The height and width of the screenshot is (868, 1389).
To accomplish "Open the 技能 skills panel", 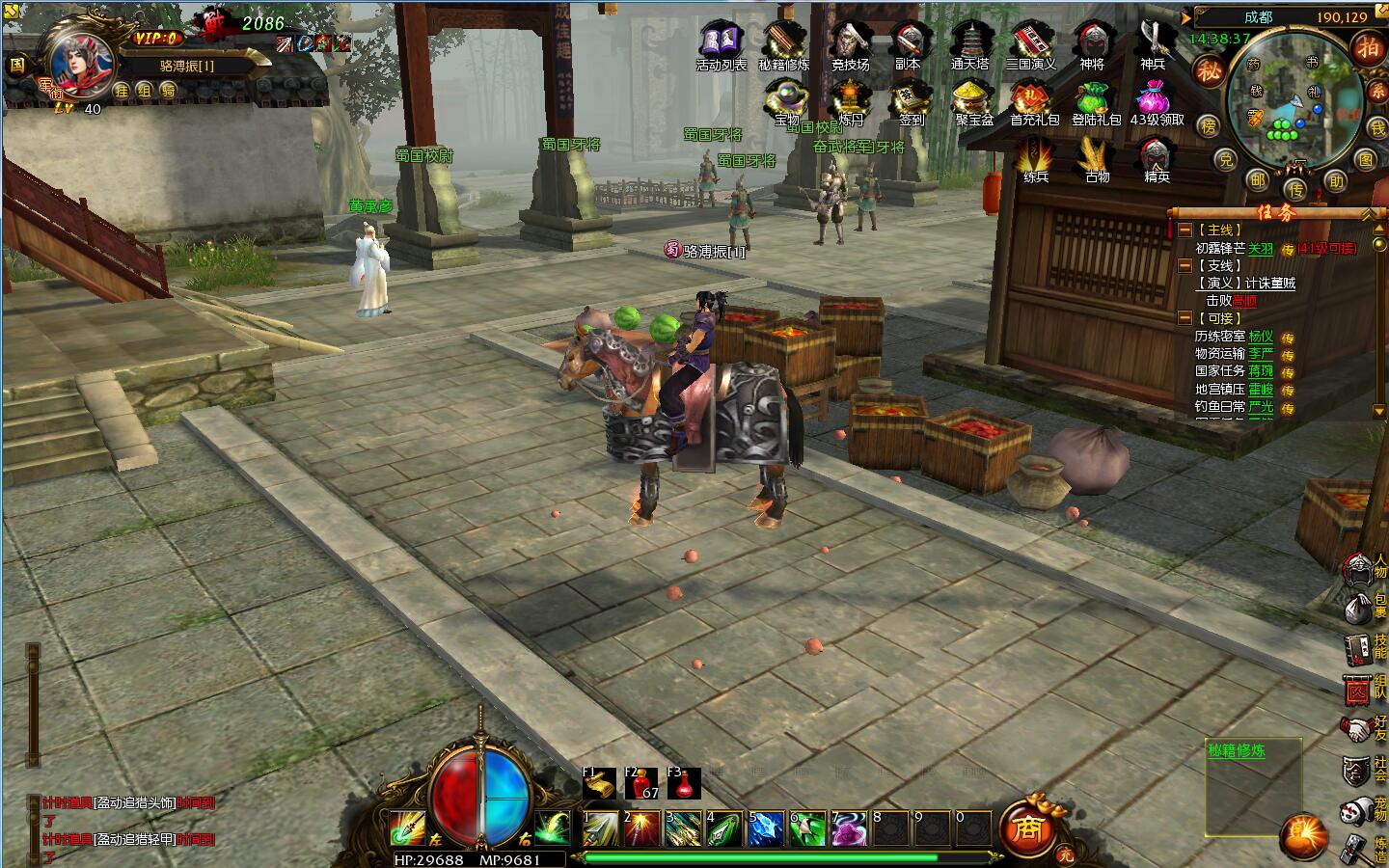I will coord(1360,648).
